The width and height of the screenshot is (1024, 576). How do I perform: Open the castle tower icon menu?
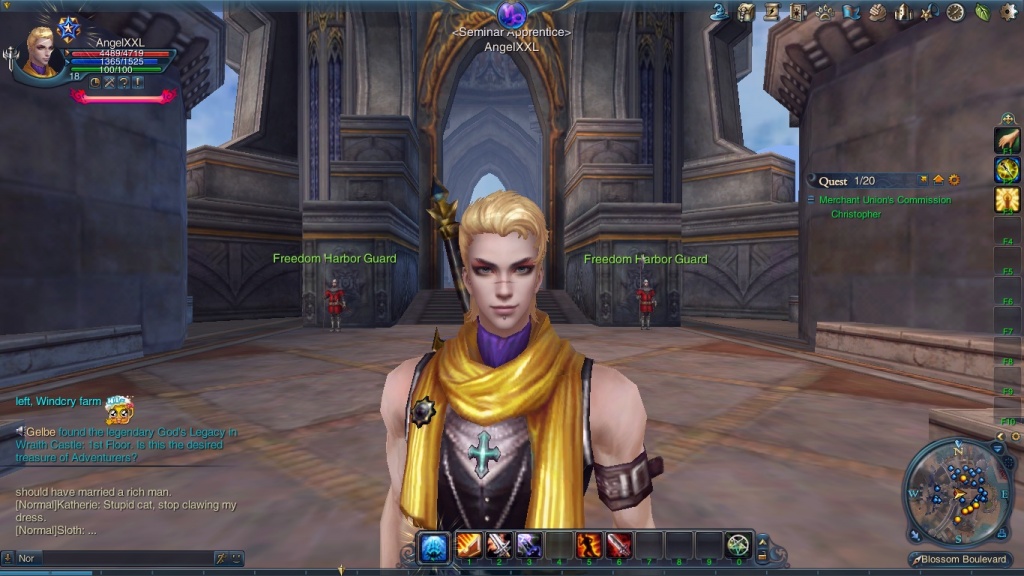point(903,12)
